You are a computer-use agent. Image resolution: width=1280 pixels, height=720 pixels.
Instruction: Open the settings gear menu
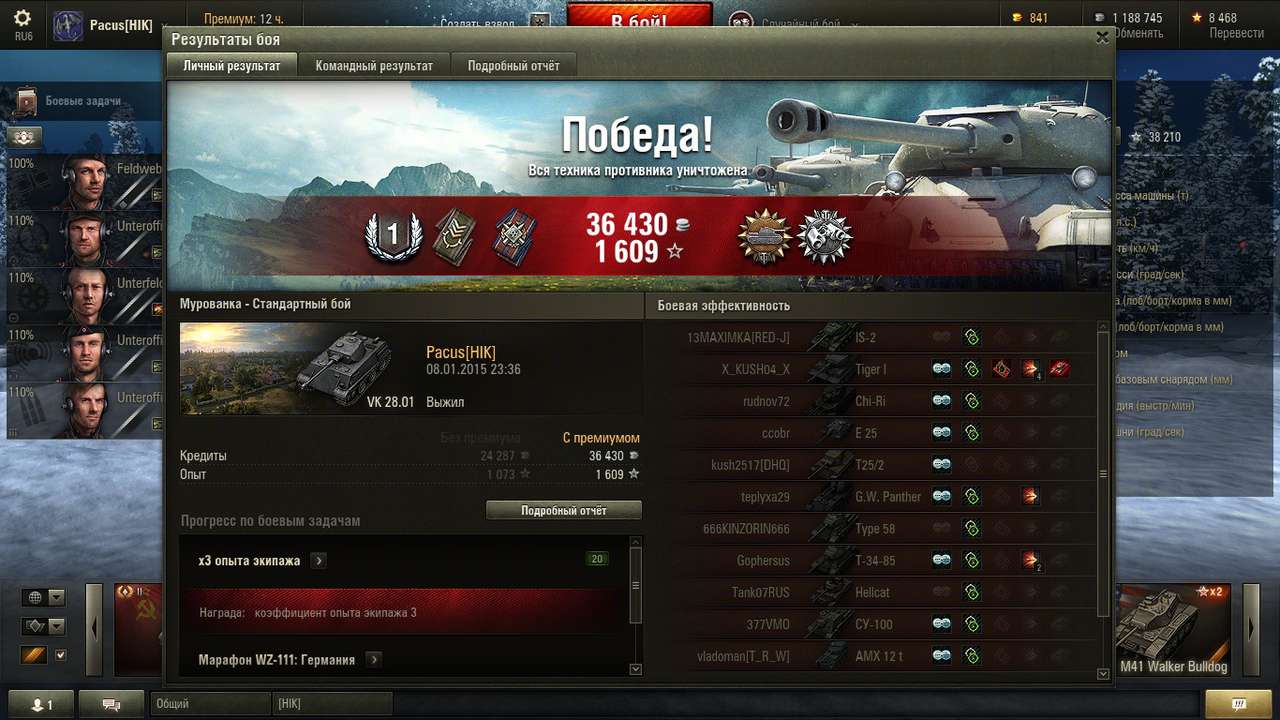(22, 20)
